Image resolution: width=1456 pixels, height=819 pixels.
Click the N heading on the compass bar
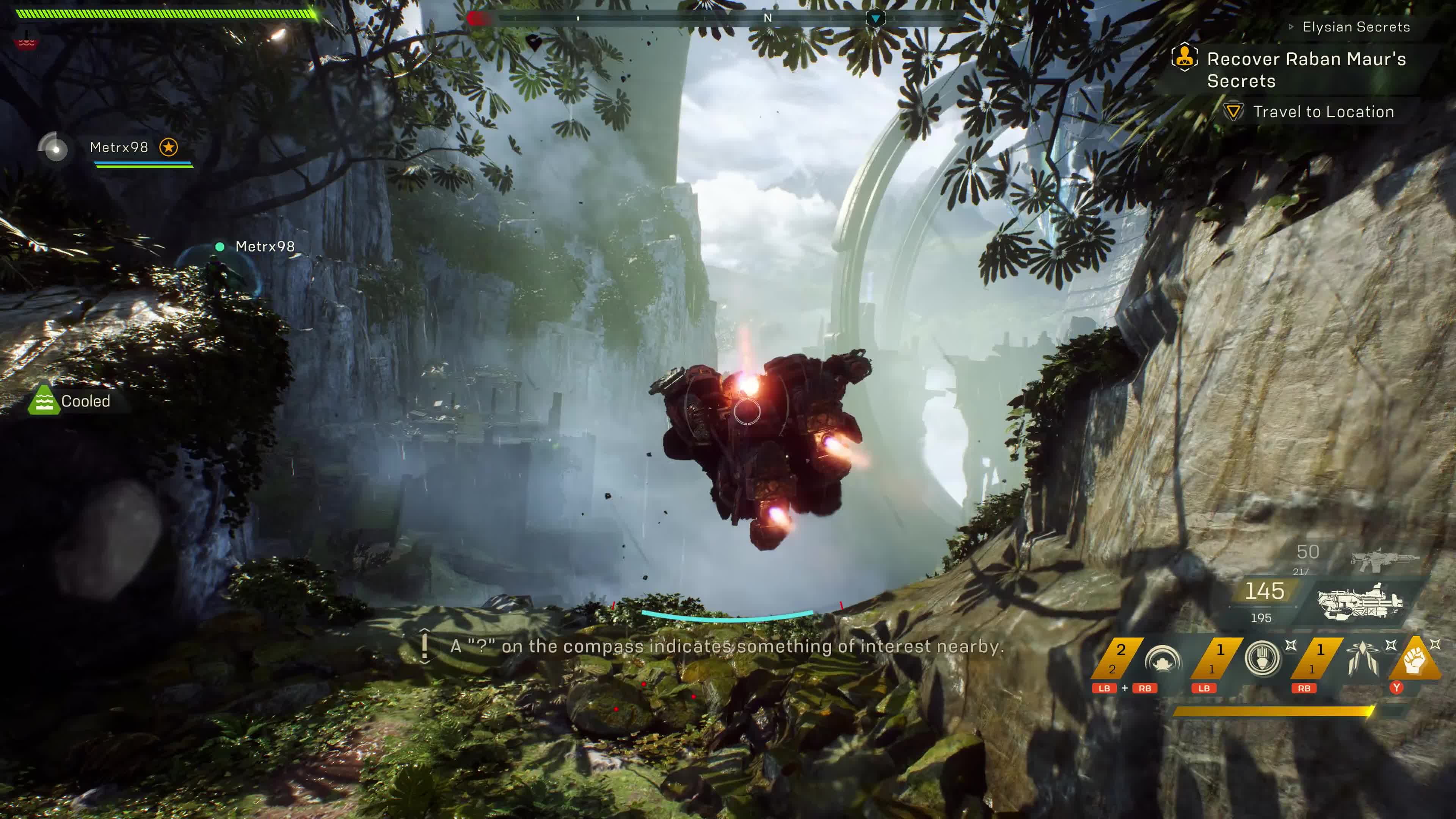[x=767, y=18]
